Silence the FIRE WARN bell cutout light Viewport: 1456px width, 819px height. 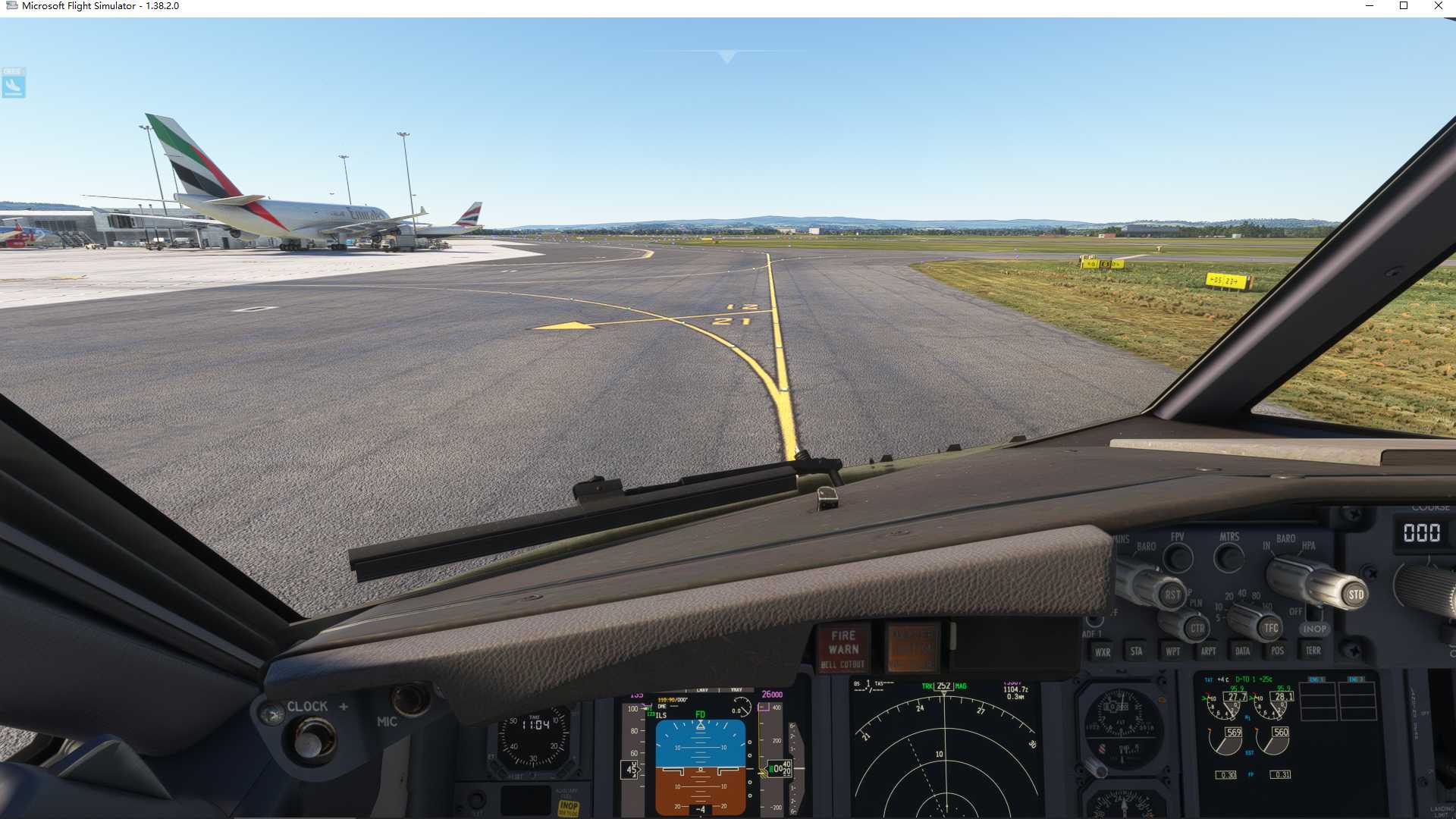point(843,649)
